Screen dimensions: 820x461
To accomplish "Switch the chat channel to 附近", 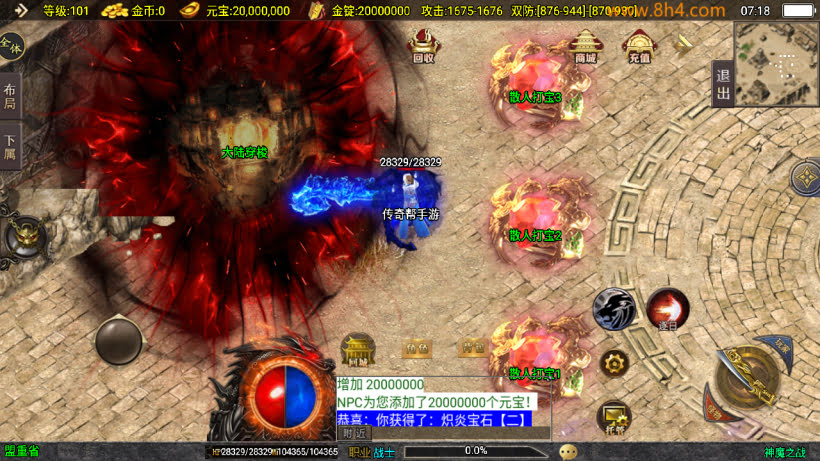I will pos(354,433).
